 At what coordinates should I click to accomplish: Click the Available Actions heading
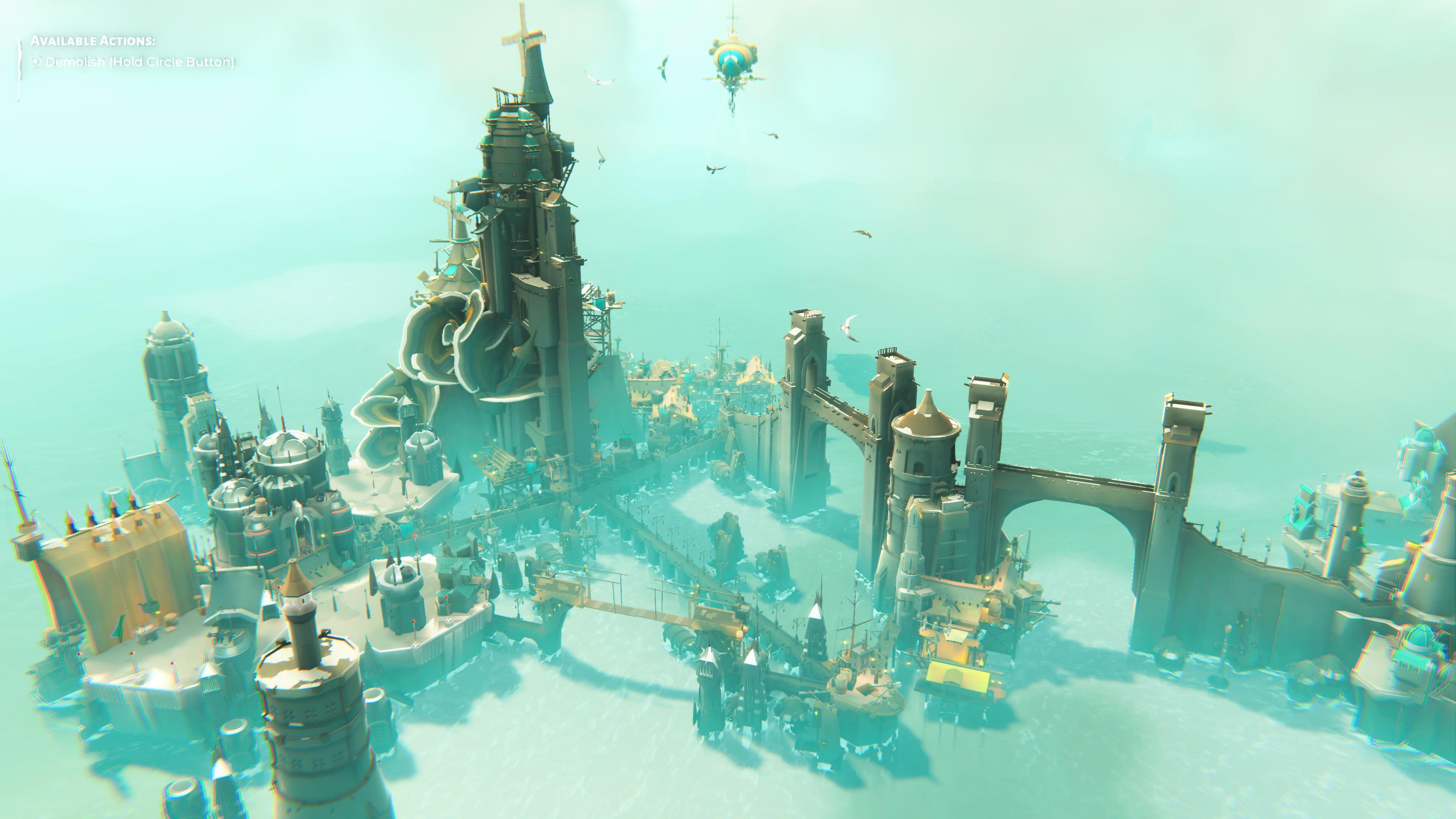[93, 41]
